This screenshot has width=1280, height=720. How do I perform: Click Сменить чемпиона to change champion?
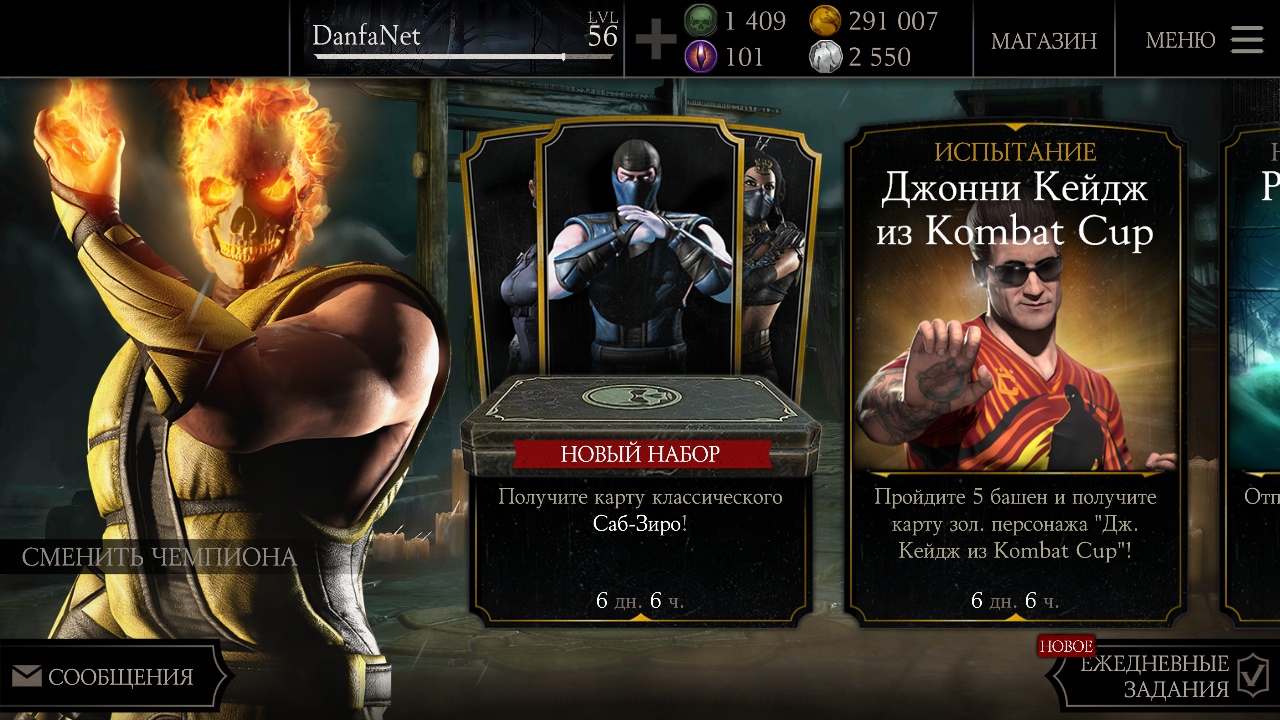pyautogui.click(x=159, y=557)
